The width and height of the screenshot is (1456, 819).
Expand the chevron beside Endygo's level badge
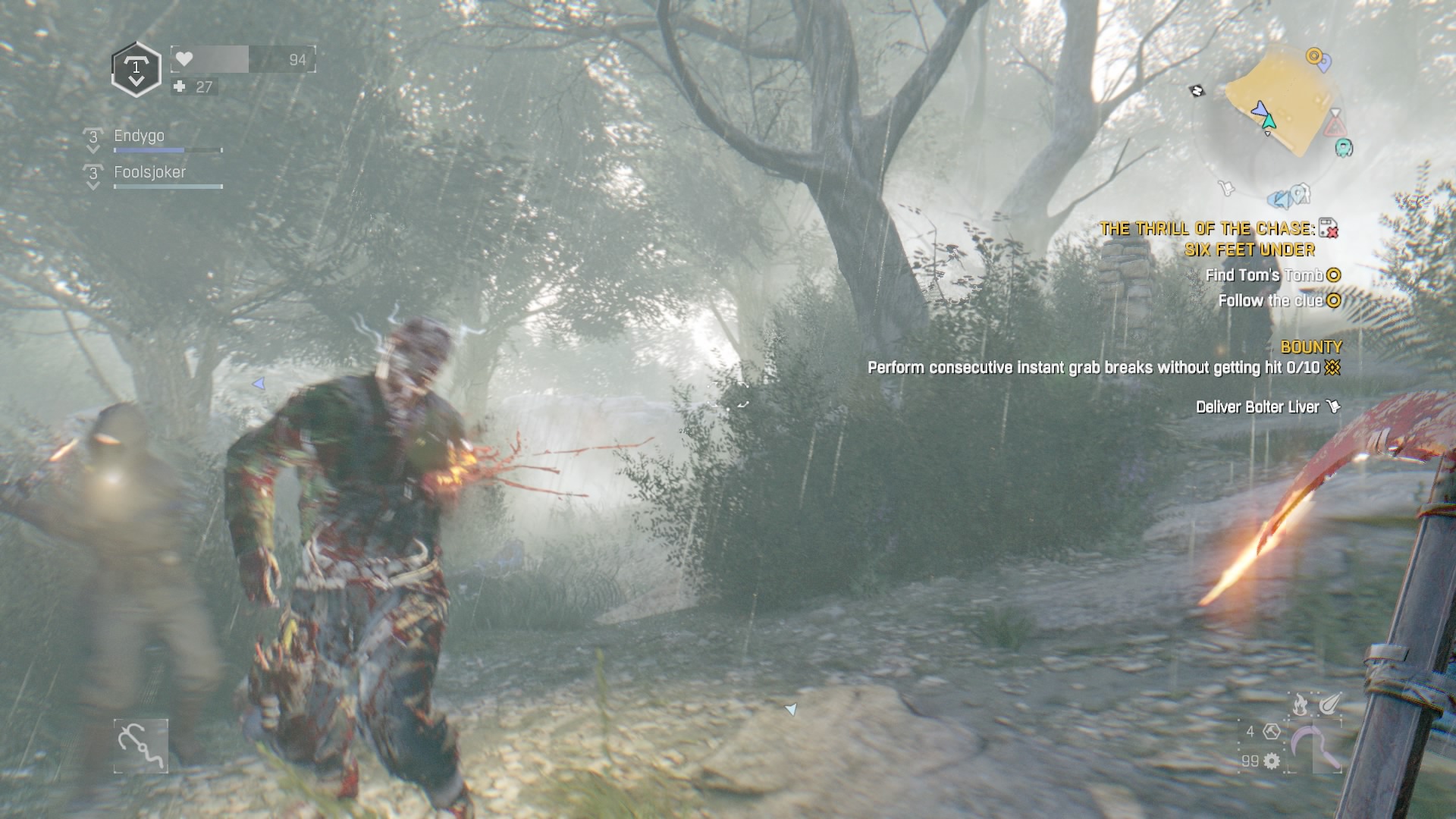pos(93,150)
